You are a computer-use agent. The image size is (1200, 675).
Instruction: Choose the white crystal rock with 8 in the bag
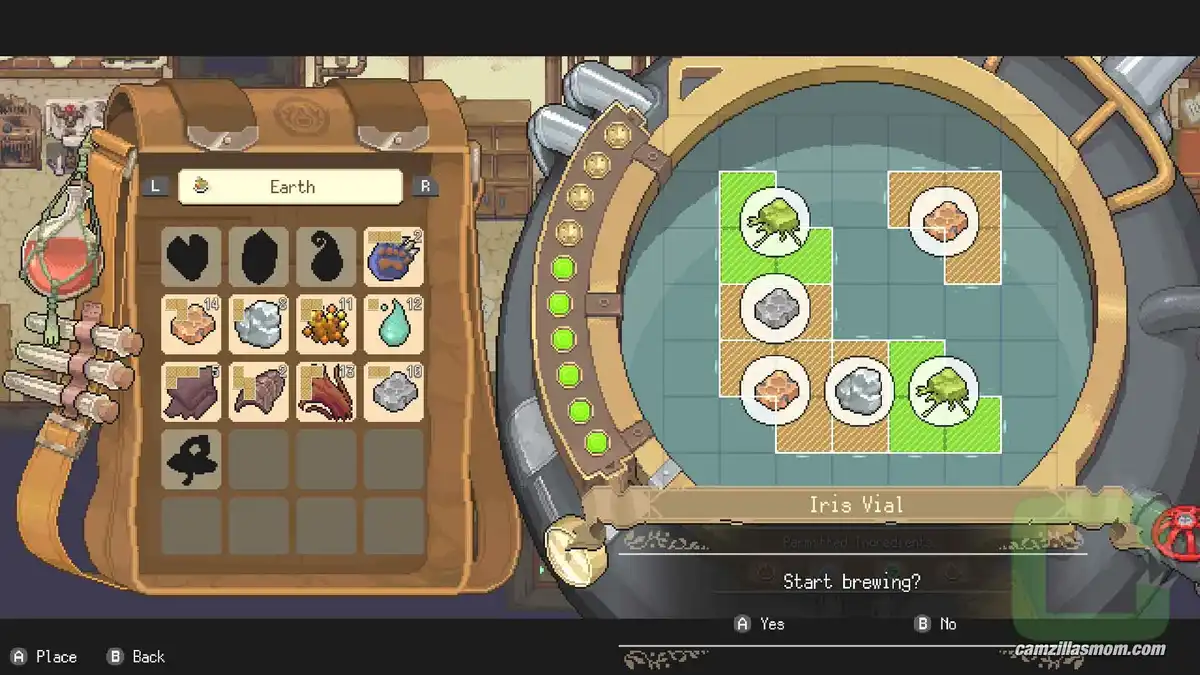pyautogui.click(x=258, y=324)
